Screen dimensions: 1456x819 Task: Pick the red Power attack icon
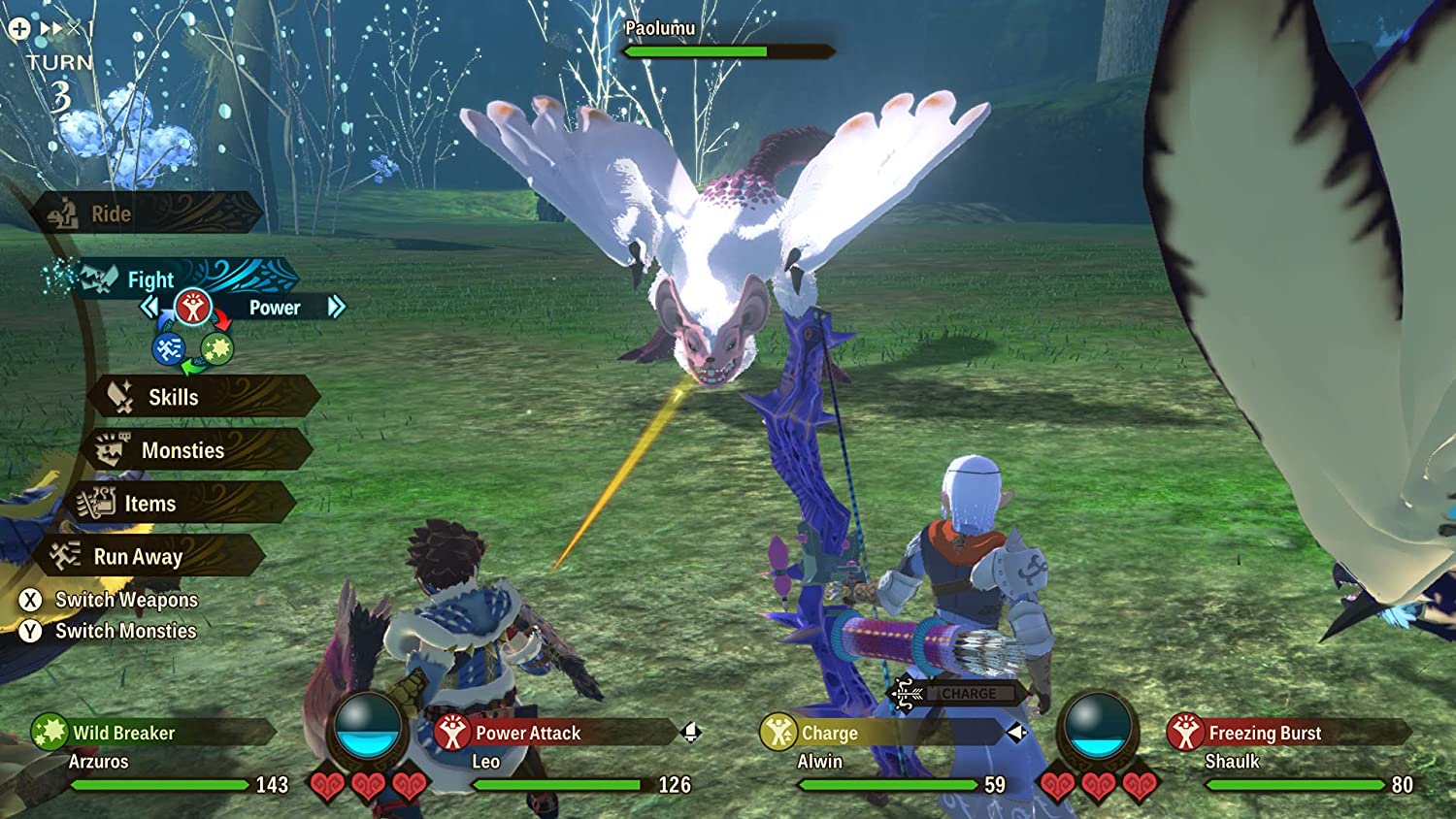(x=192, y=308)
